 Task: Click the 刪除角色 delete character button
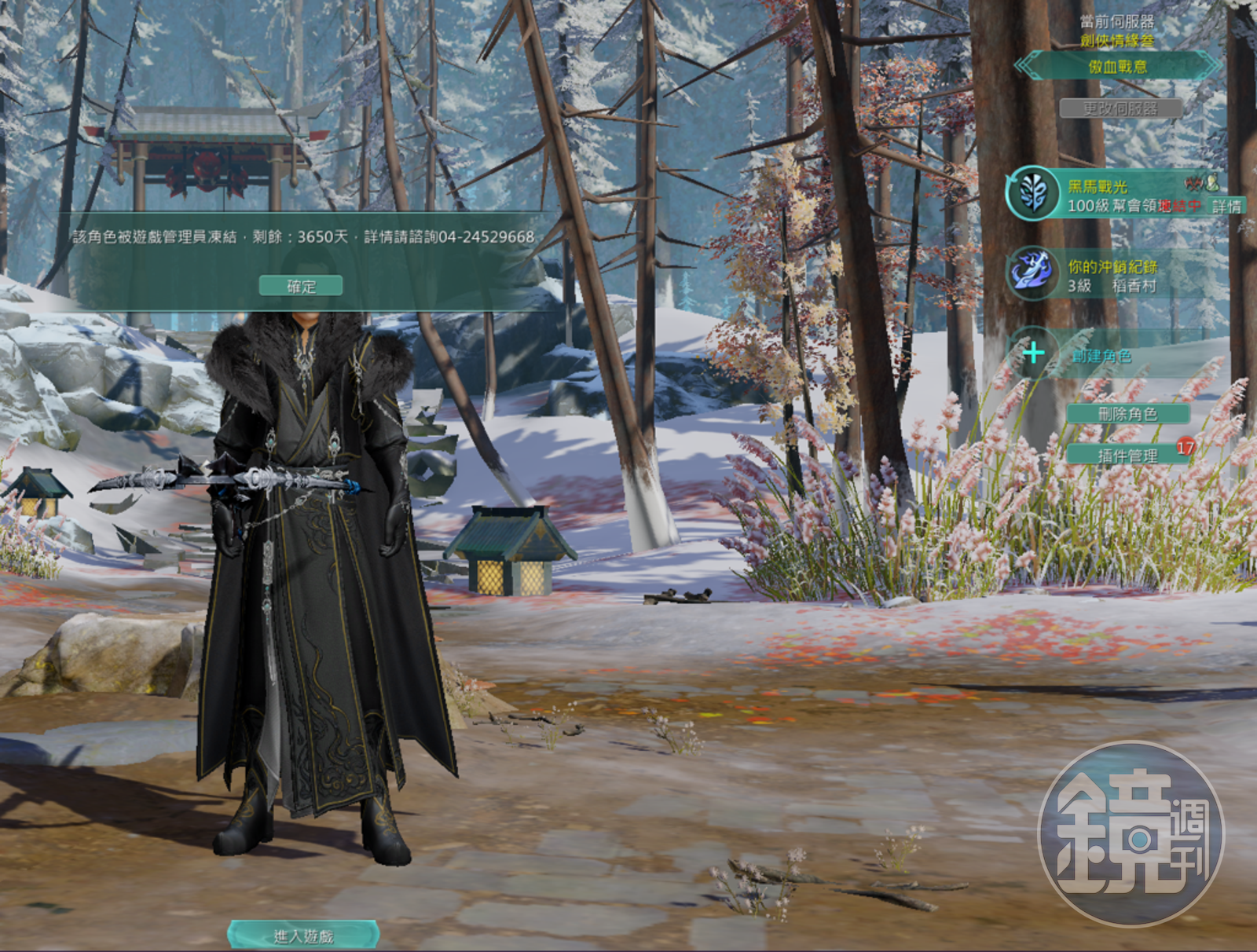click(x=1127, y=414)
